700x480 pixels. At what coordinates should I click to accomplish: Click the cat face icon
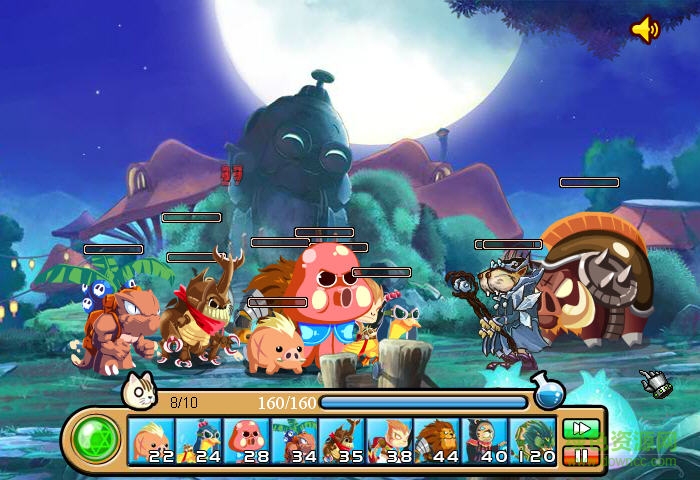tap(139, 391)
